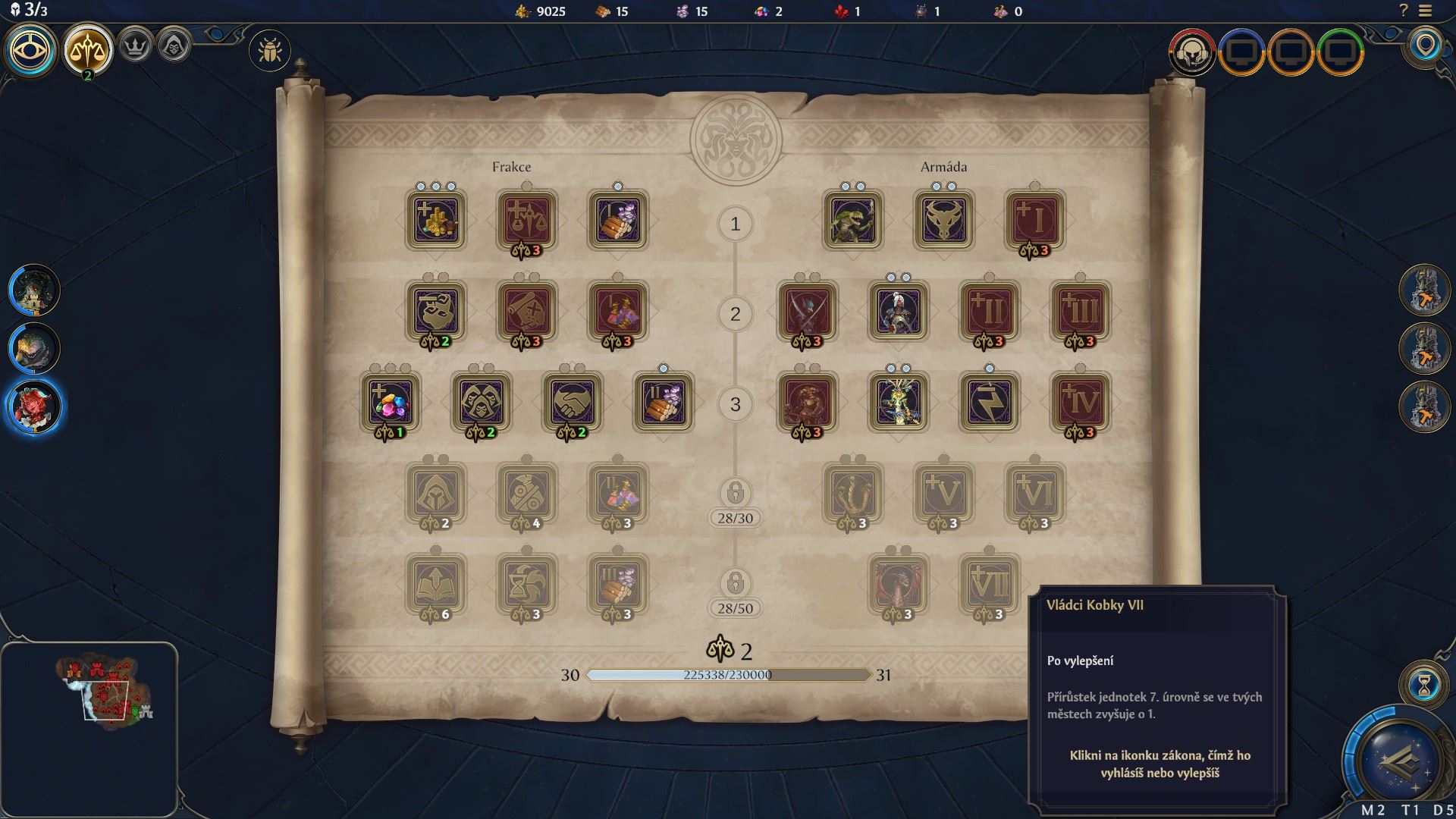Choose the handshake law icon
The width and height of the screenshot is (1456, 819).
coord(572,402)
